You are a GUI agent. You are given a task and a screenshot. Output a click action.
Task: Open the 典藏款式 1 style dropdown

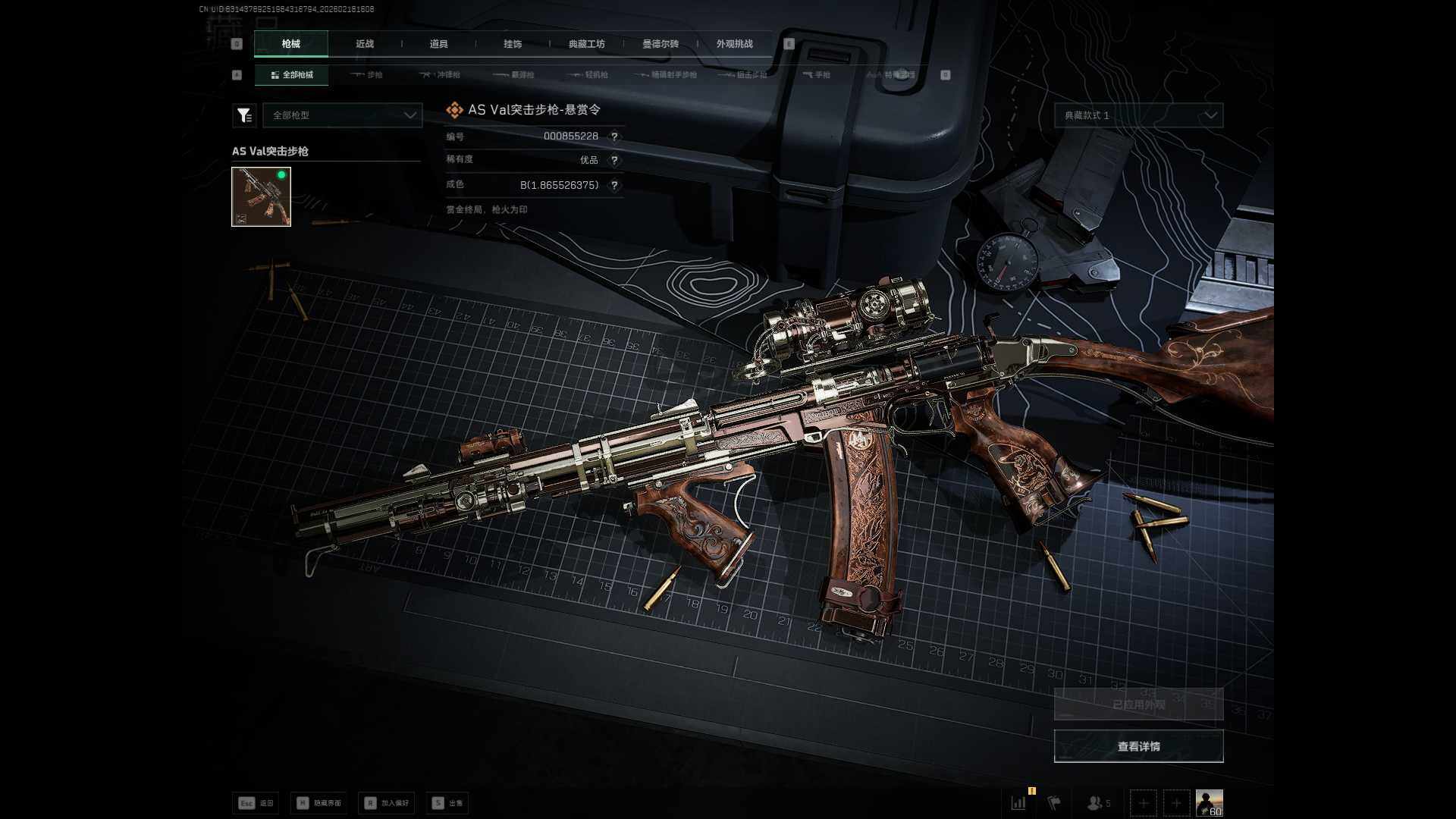point(1138,115)
